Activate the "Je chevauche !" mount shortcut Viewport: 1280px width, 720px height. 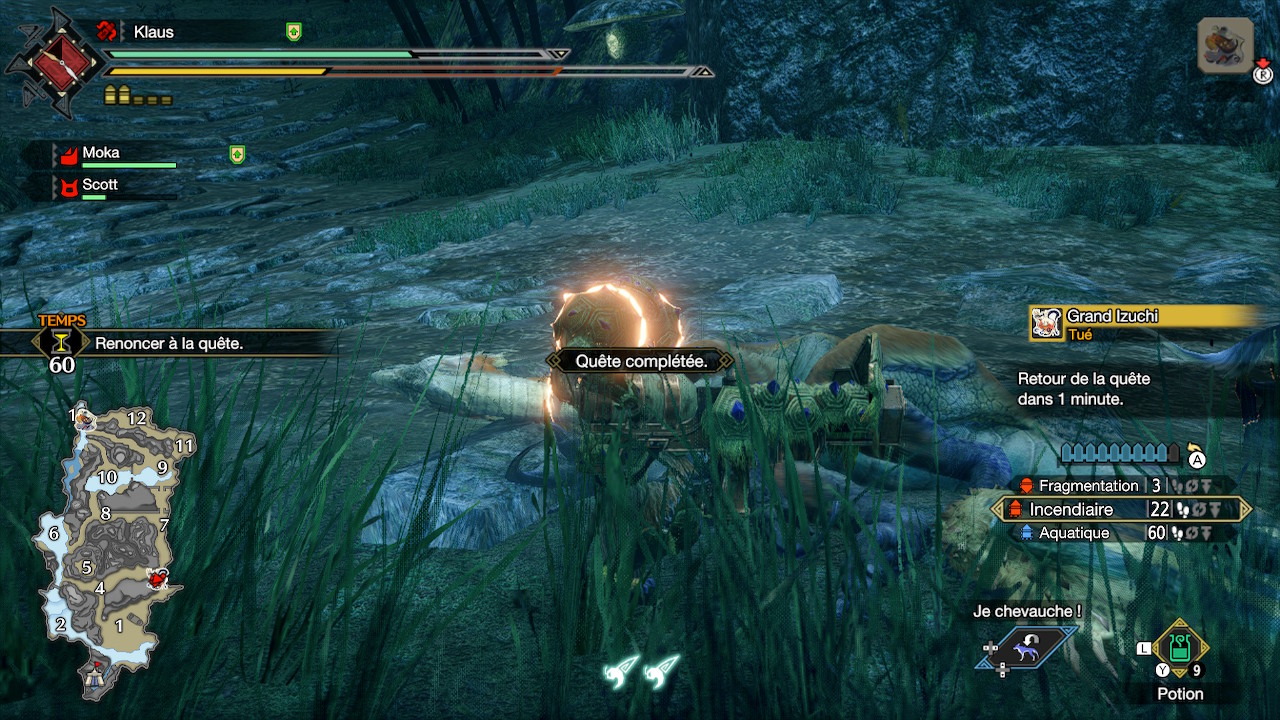tap(1028, 647)
